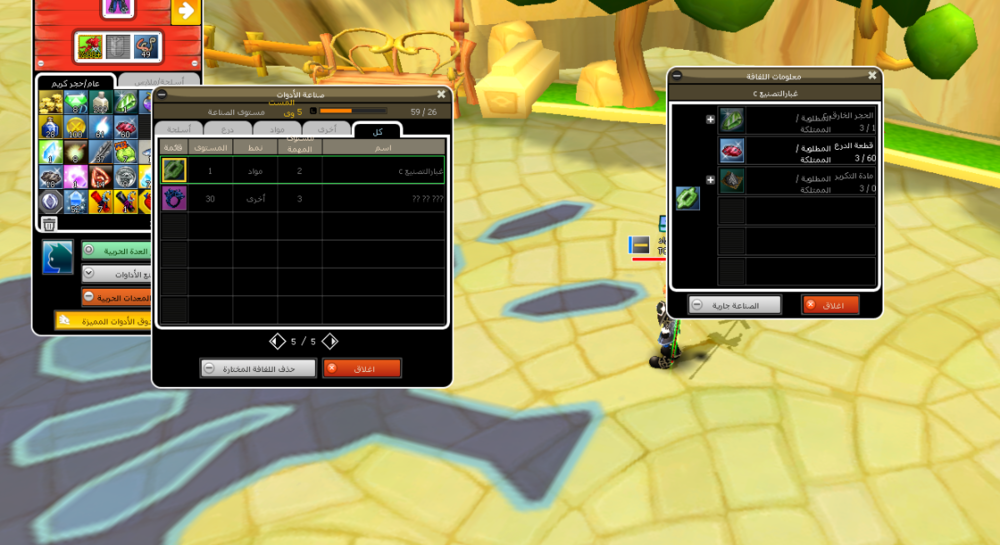Switch to the كل (All) tab

pyautogui.click(x=377, y=131)
